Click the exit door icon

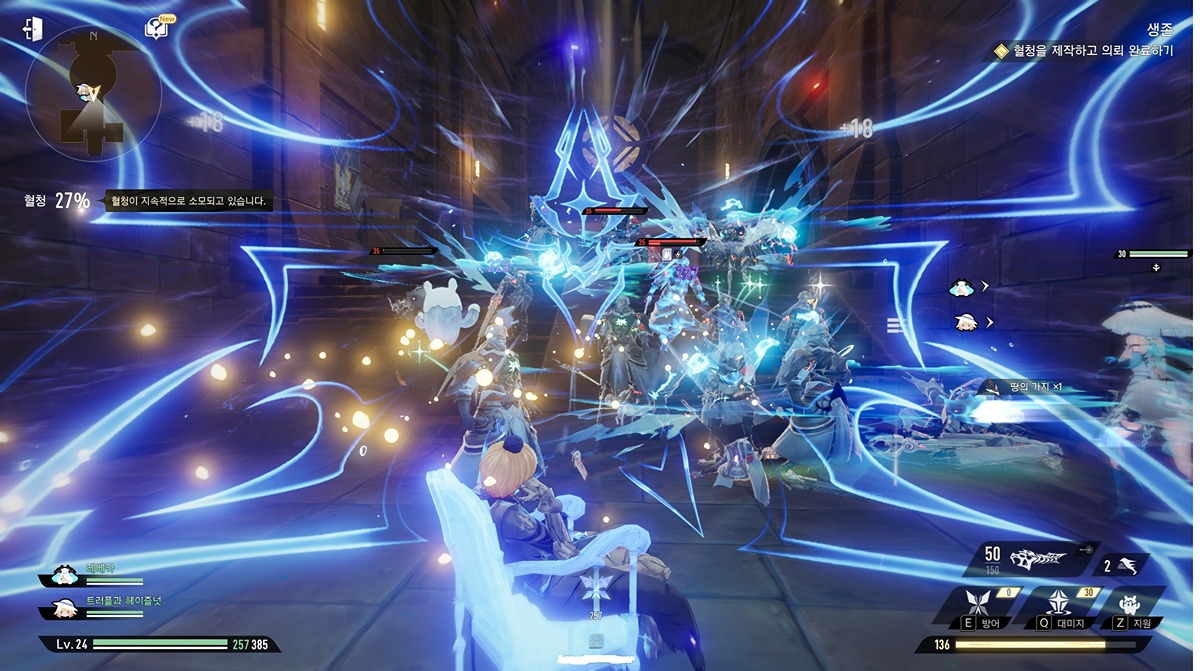(x=34, y=28)
